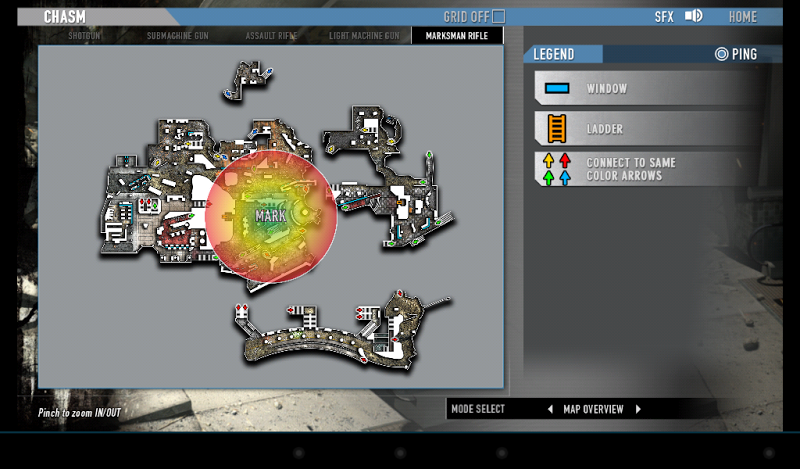Click the MARK heatmap marker on map
Viewport: 800px width, 469px height.
tap(271, 215)
